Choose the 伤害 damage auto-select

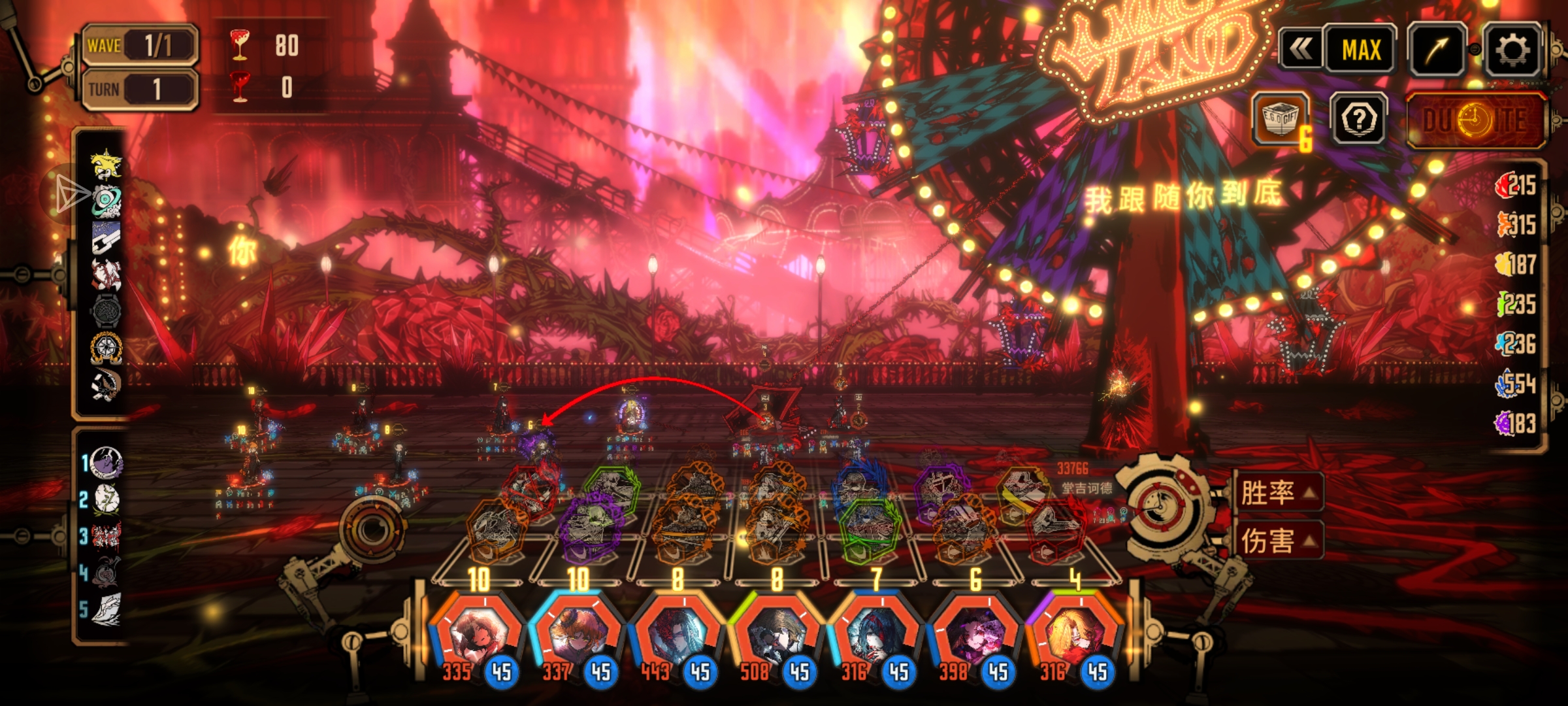1277,541
